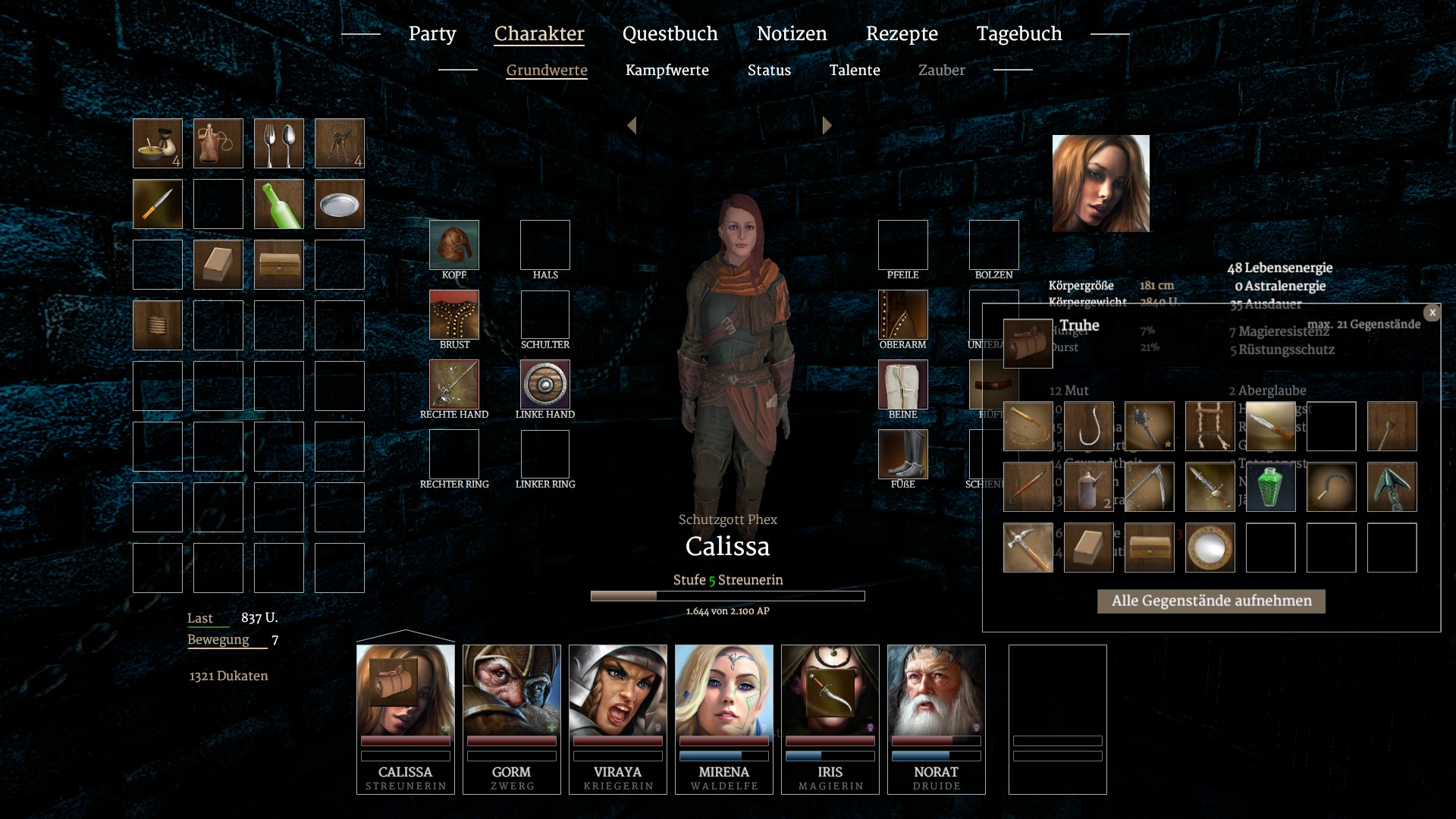Take all items with Alle Gegenstände aufnehmen
This screenshot has height=819, width=1456.
tap(1211, 601)
